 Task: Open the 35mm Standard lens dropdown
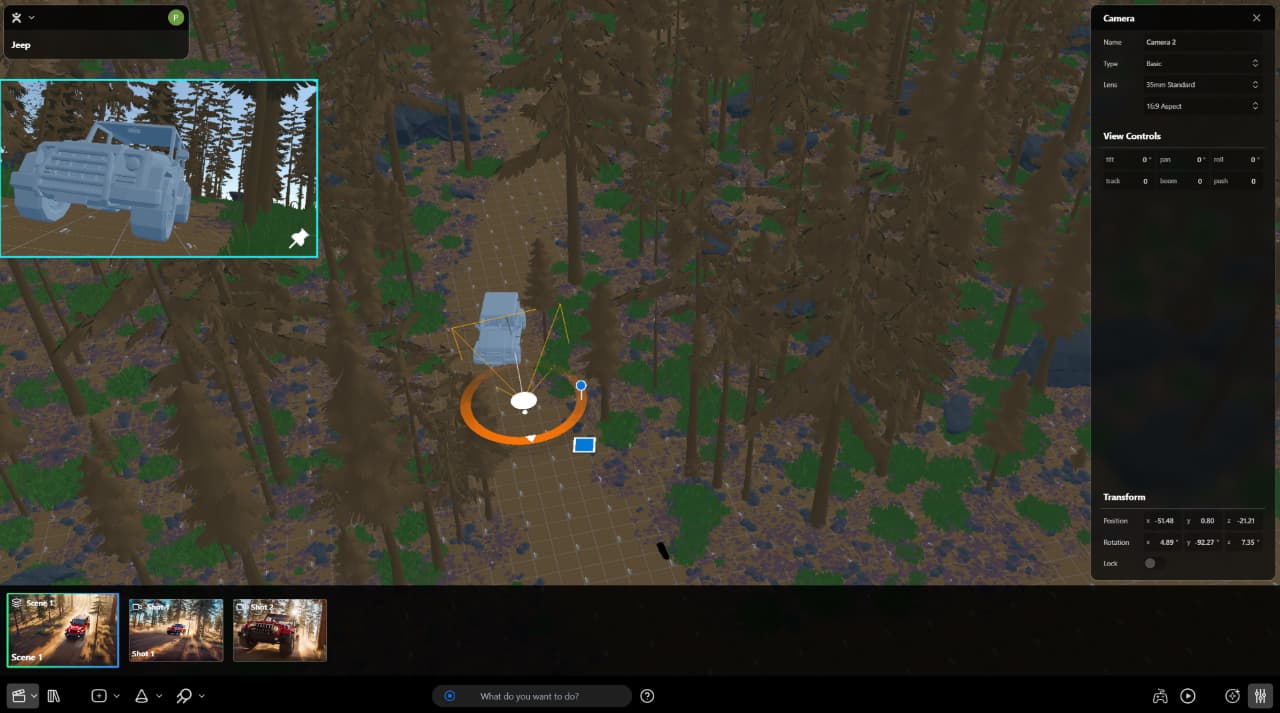click(1200, 85)
